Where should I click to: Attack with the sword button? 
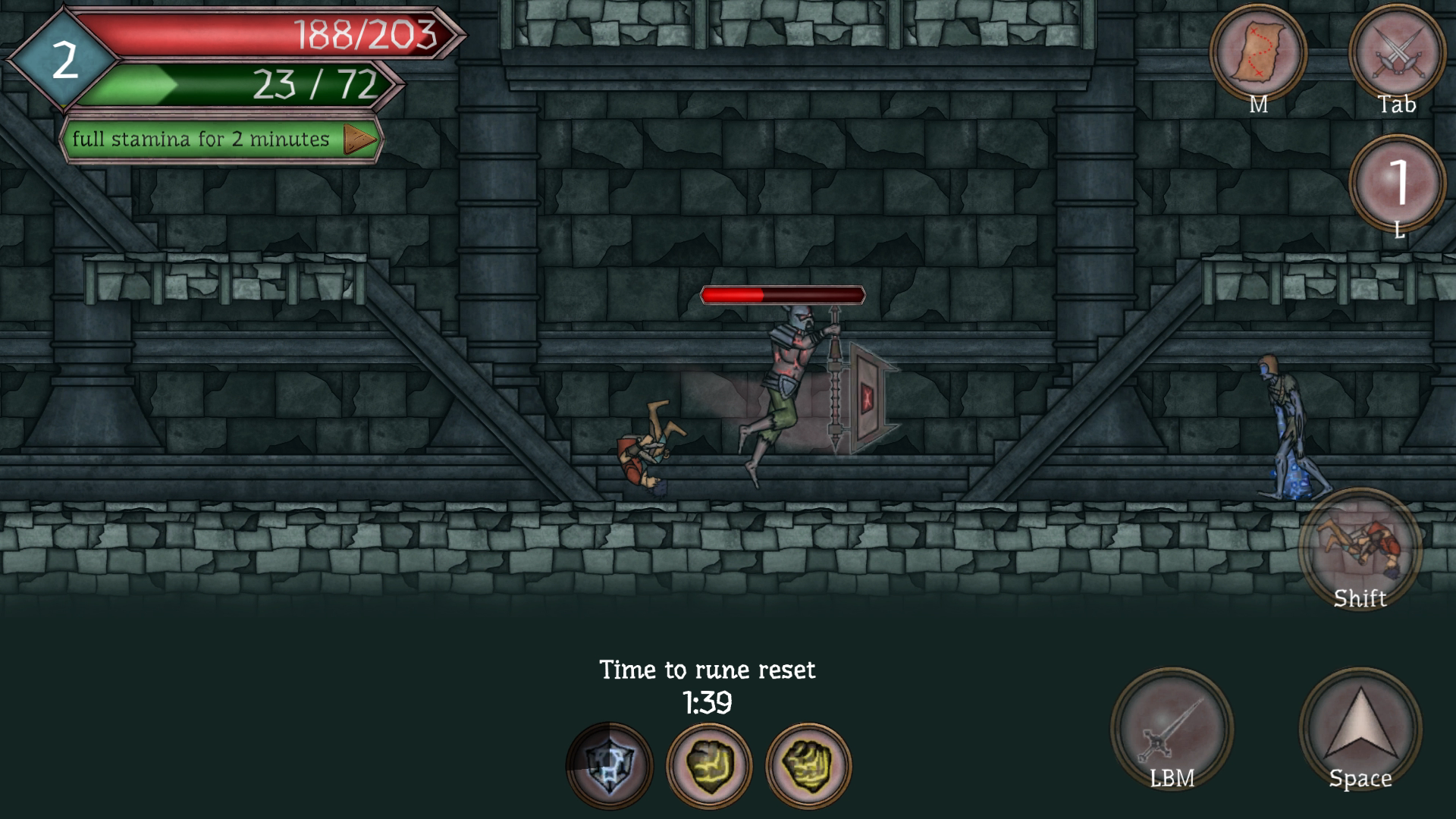tap(1172, 730)
